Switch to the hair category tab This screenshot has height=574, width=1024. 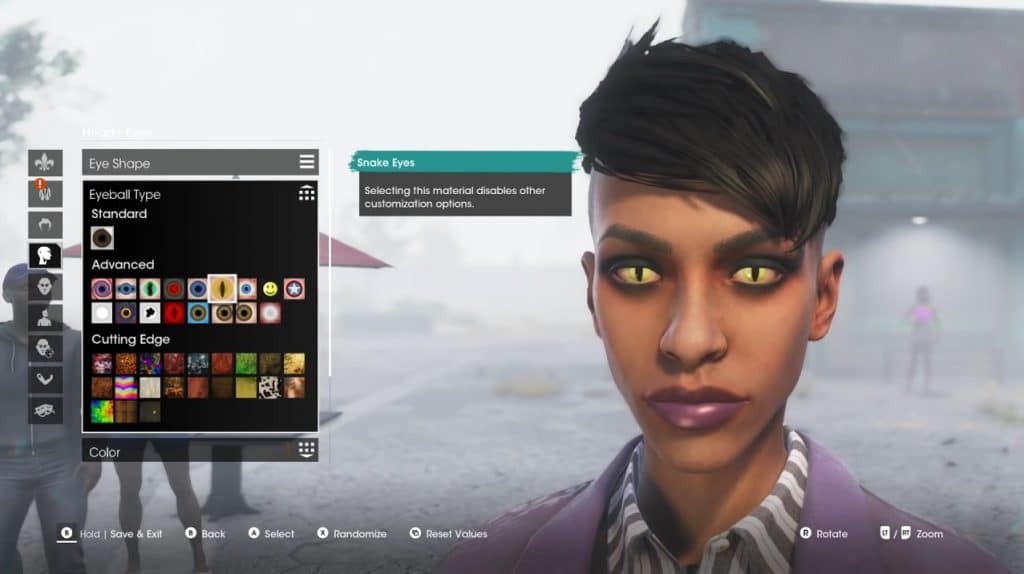(45, 224)
